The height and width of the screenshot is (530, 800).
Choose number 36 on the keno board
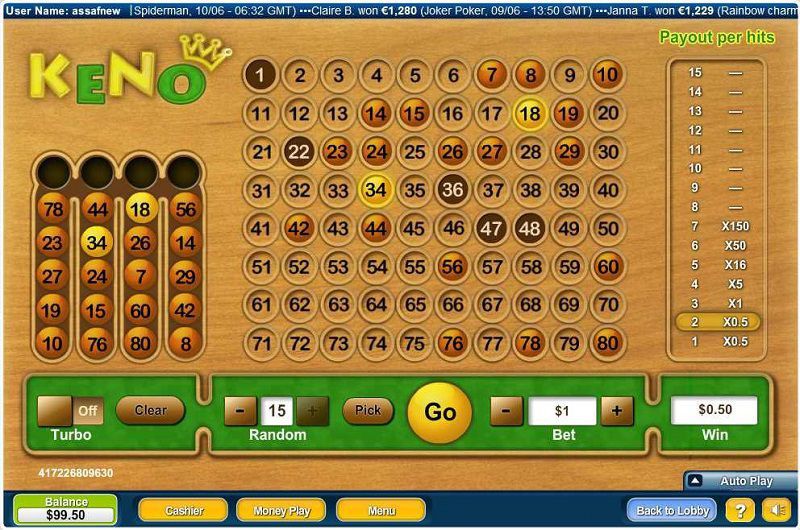(x=453, y=189)
